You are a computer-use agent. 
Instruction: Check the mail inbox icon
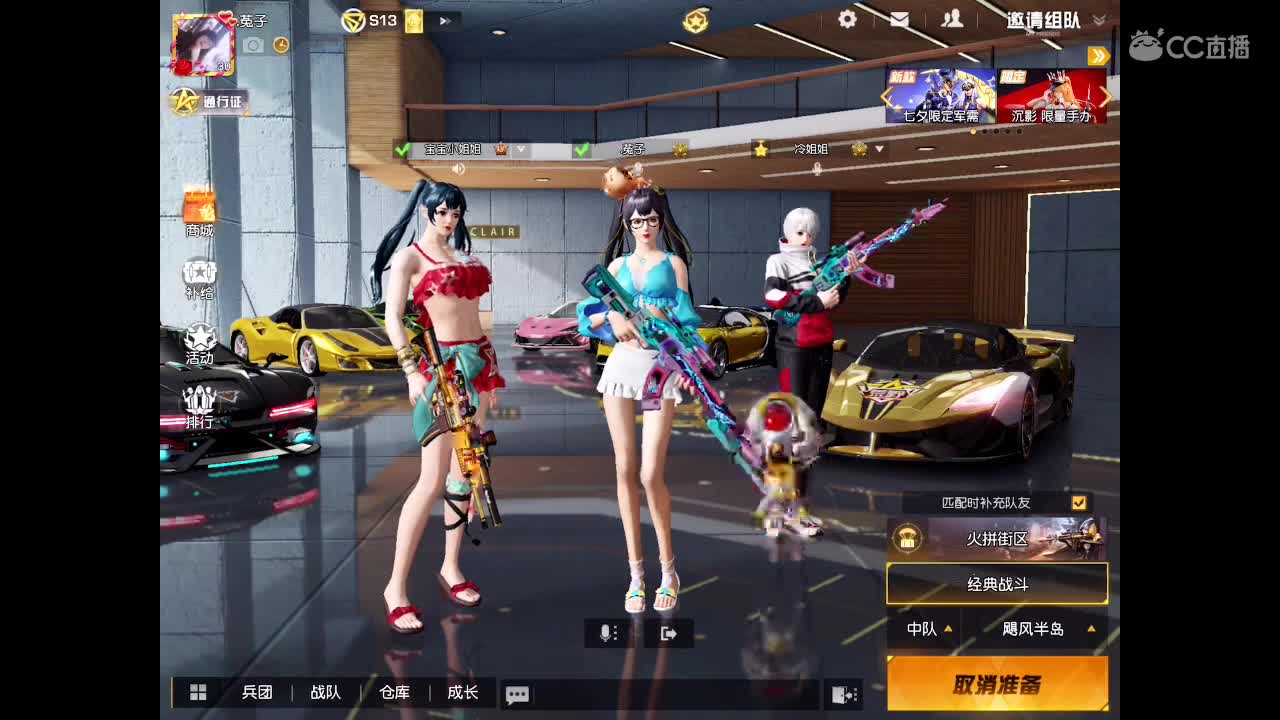click(x=899, y=18)
